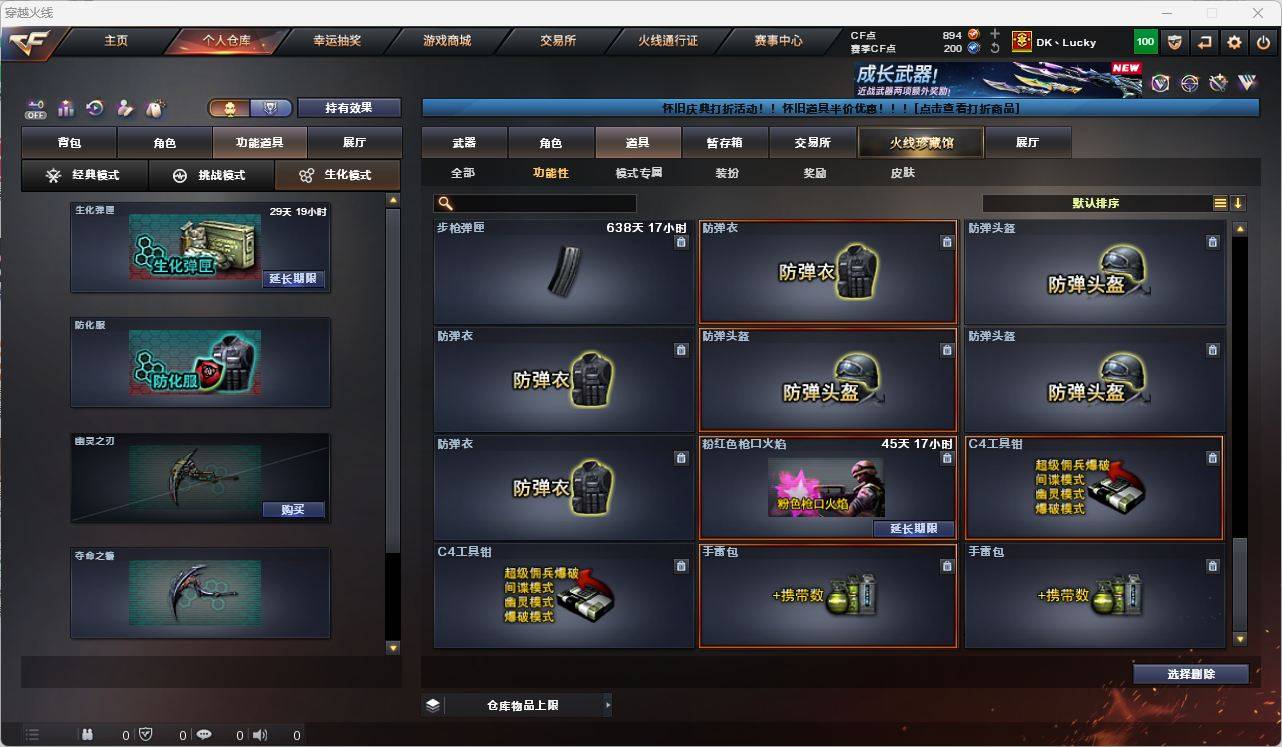The height and width of the screenshot is (747, 1282).
Task: Click the list-view sort icon near 默认排序
Action: click(x=1219, y=202)
